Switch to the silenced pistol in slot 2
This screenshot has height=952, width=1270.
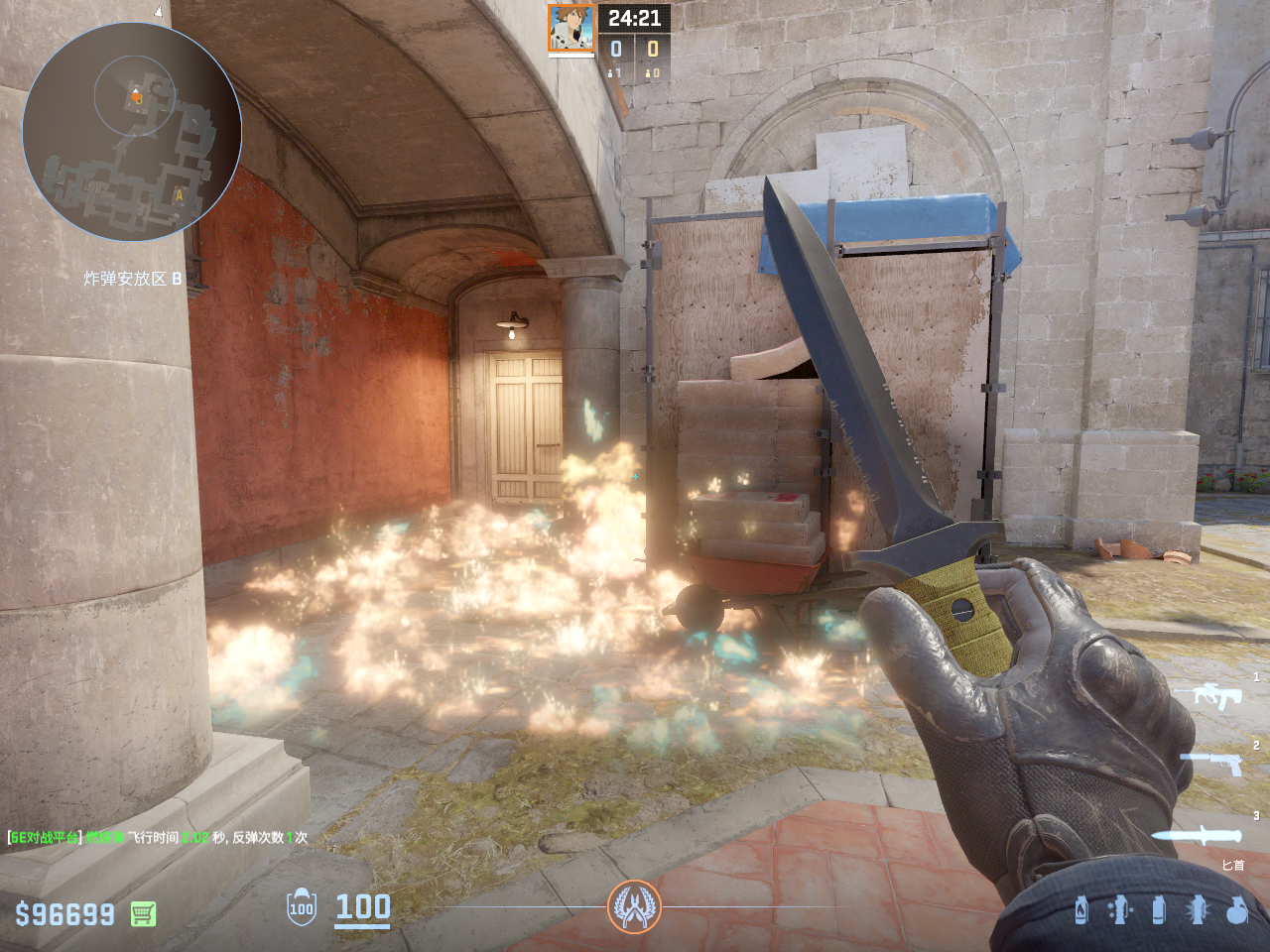(x=1212, y=764)
